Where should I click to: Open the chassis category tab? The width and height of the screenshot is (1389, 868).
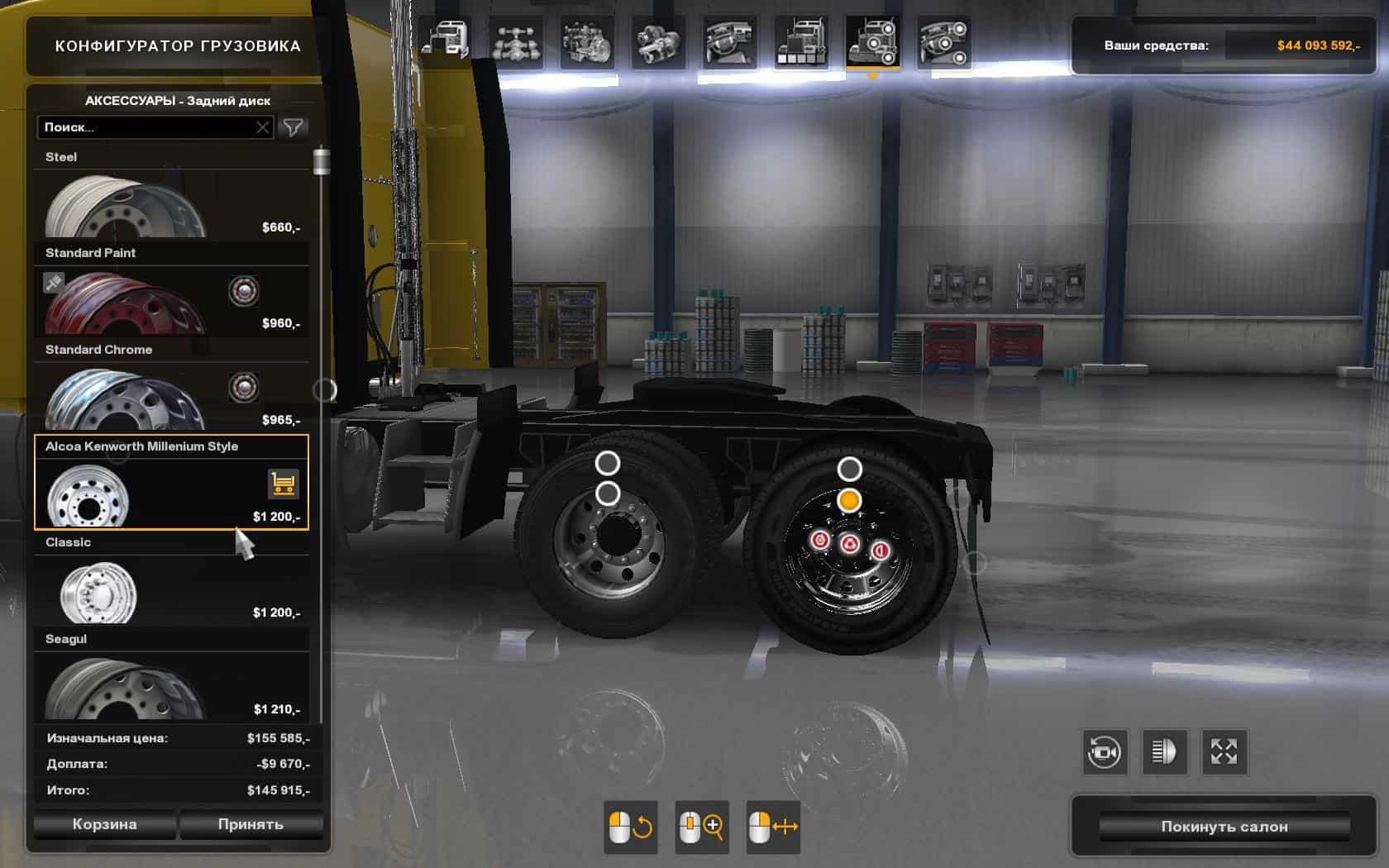click(x=516, y=41)
